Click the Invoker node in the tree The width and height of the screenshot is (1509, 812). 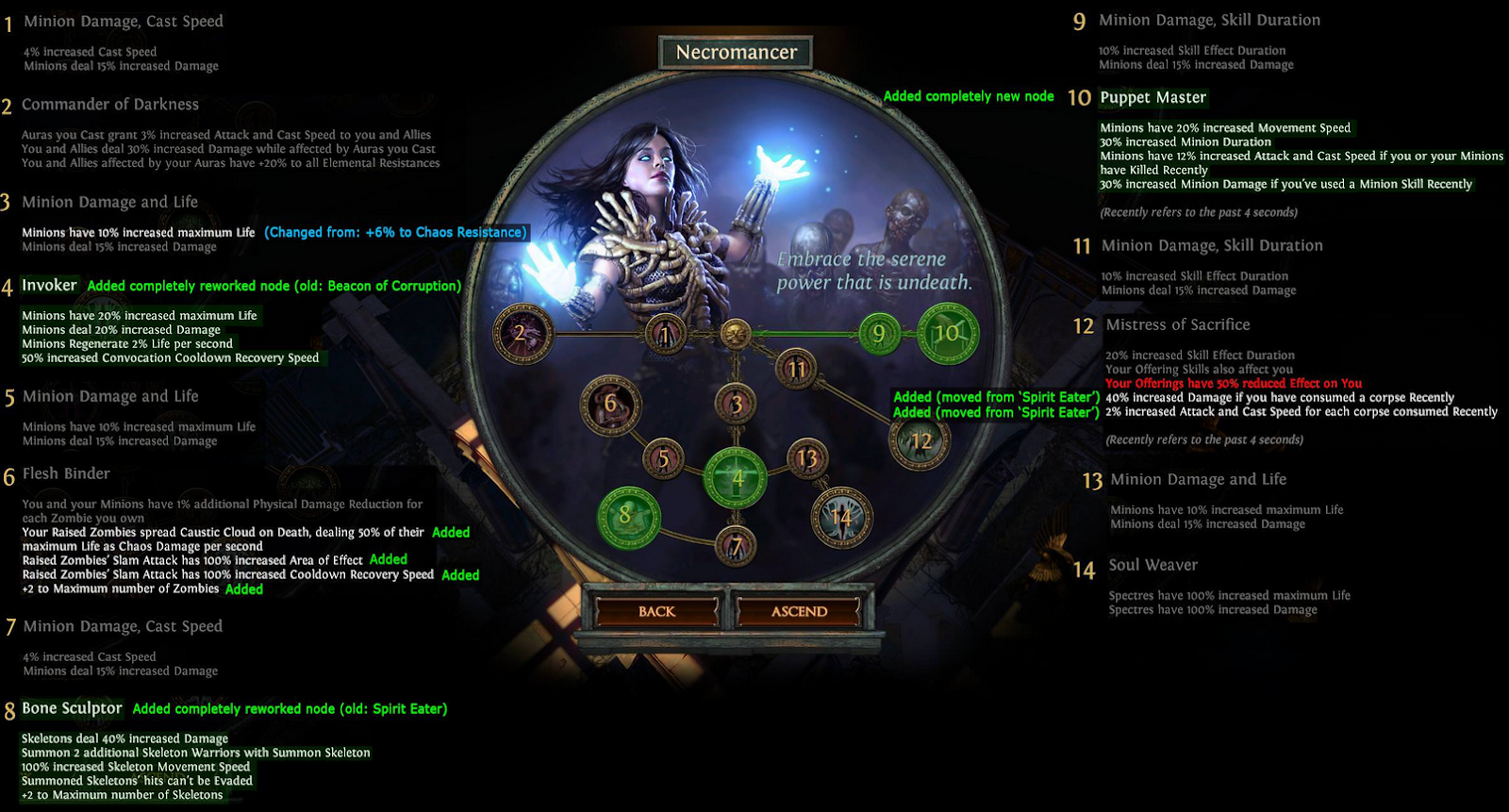point(738,480)
